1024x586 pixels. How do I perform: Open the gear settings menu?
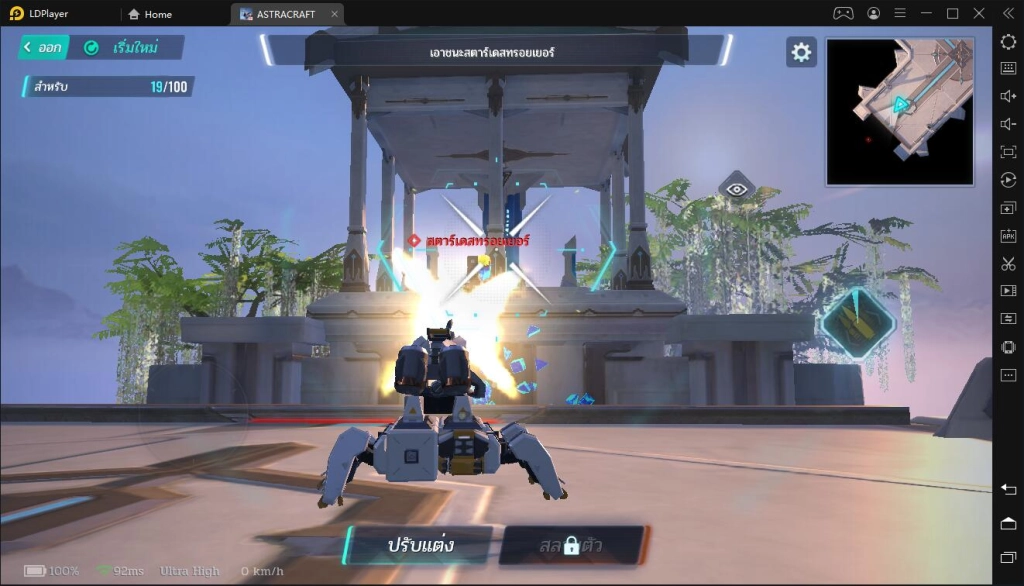pyautogui.click(x=801, y=53)
